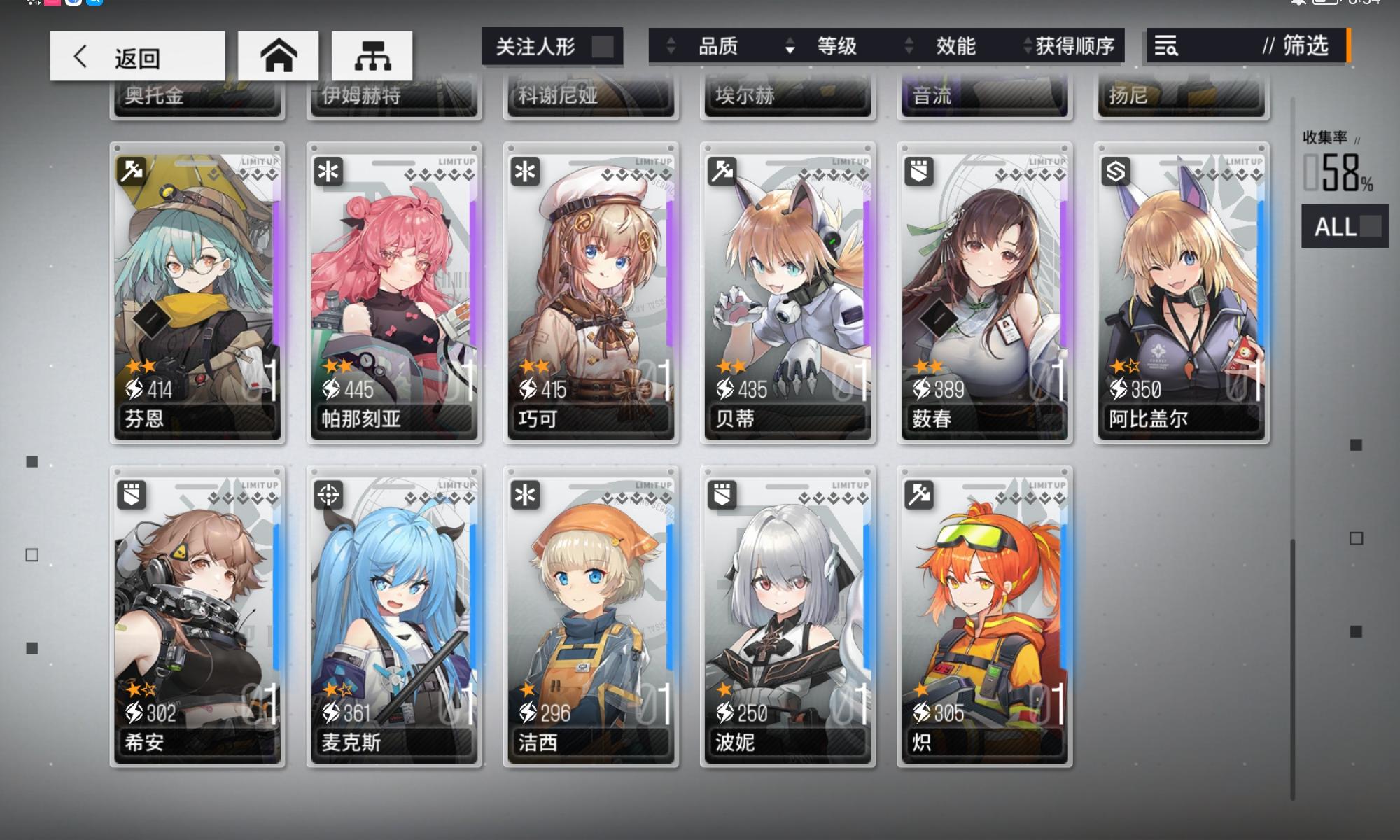Open the 等级 sort dropdown
1400x840 pixels.
click(837, 47)
